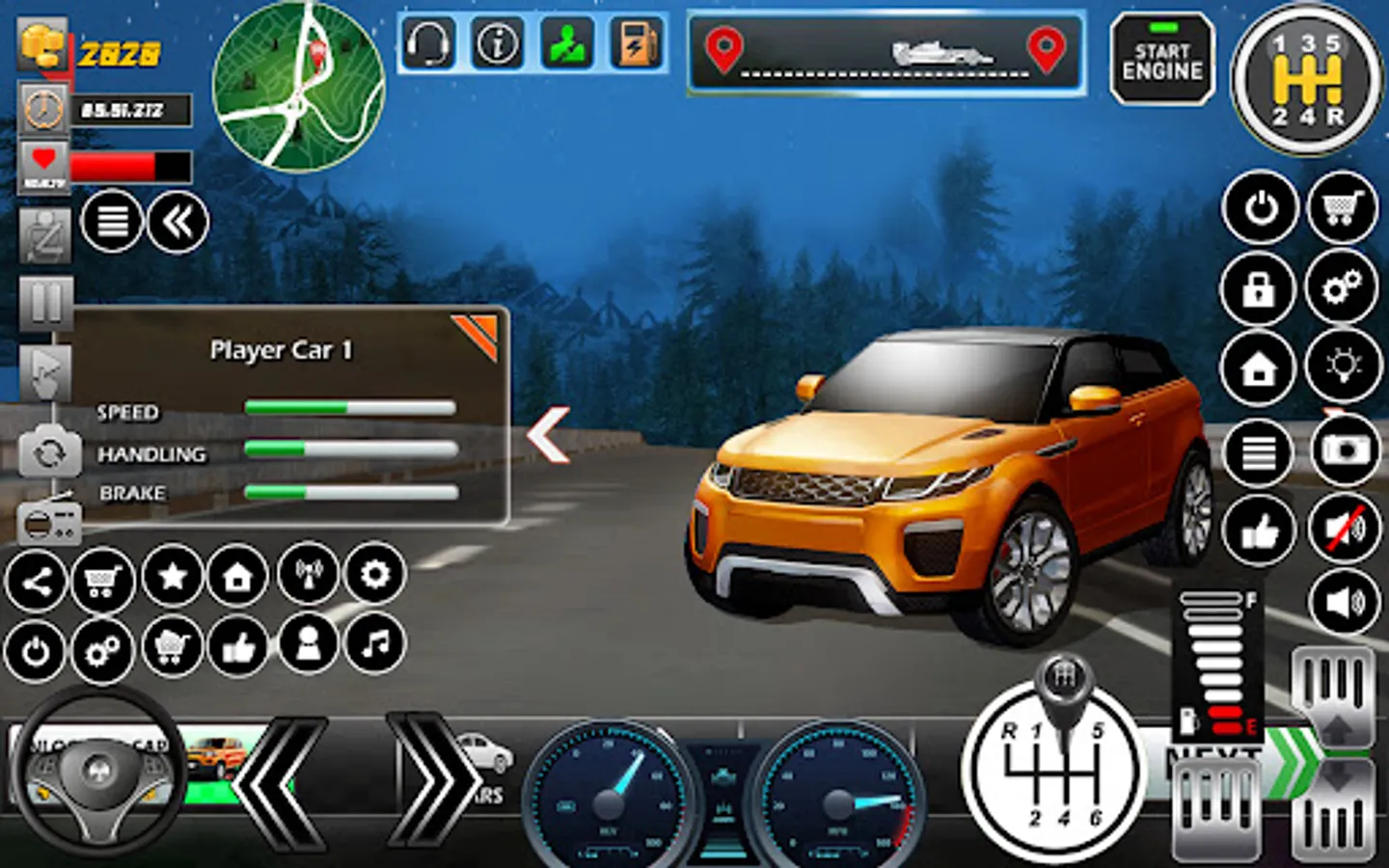
Task: Click the padlock icon
Action: coord(1259,289)
